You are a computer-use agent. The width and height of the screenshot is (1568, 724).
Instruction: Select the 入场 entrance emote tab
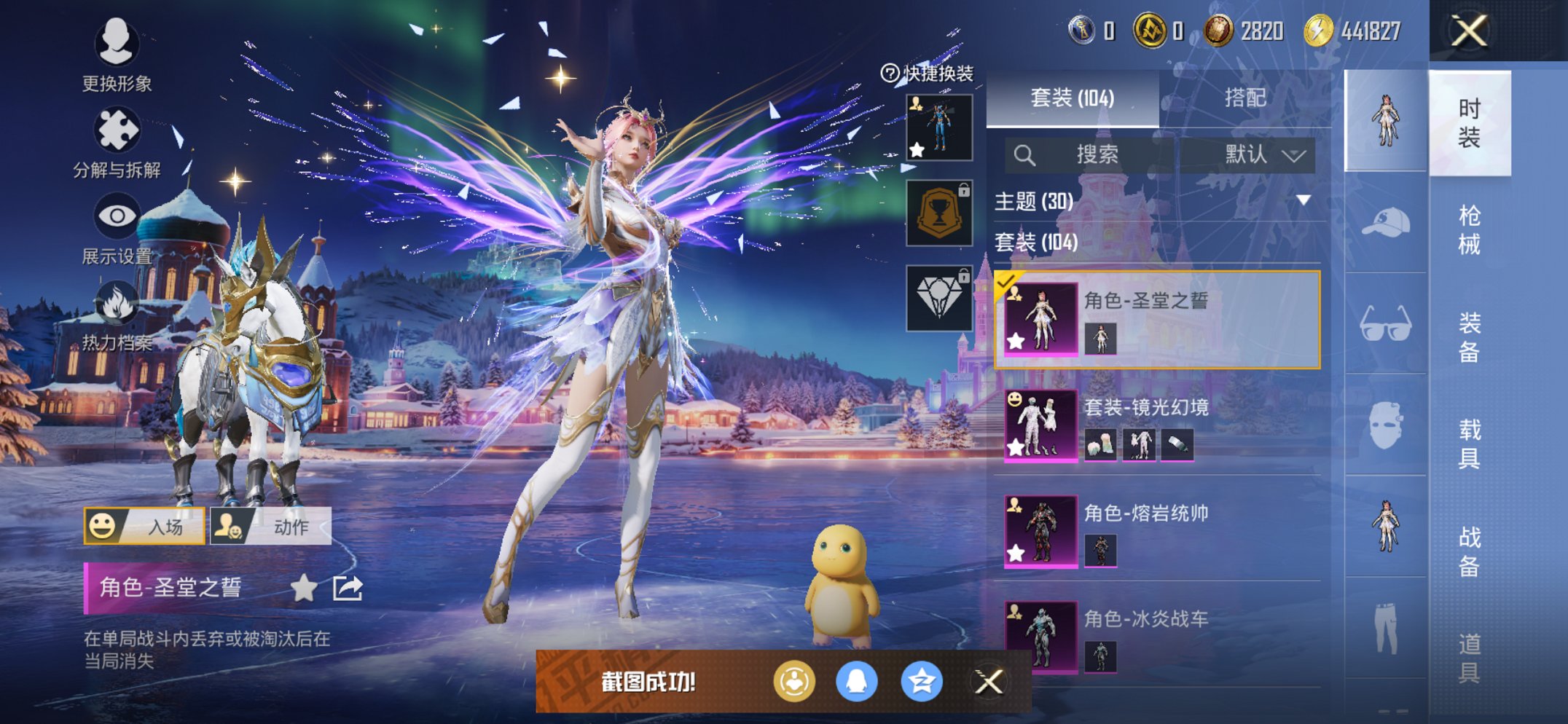click(144, 526)
